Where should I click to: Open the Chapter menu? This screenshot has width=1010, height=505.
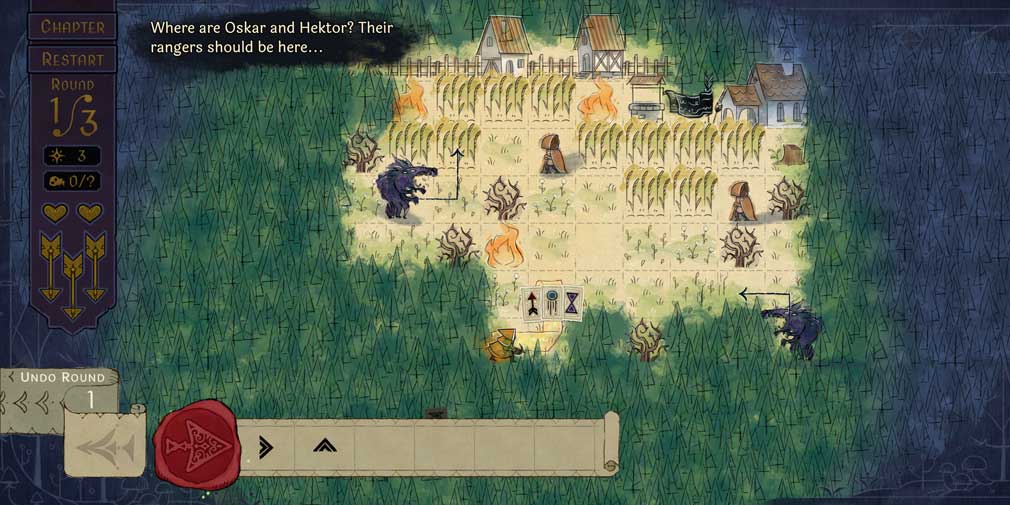point(71,26)
